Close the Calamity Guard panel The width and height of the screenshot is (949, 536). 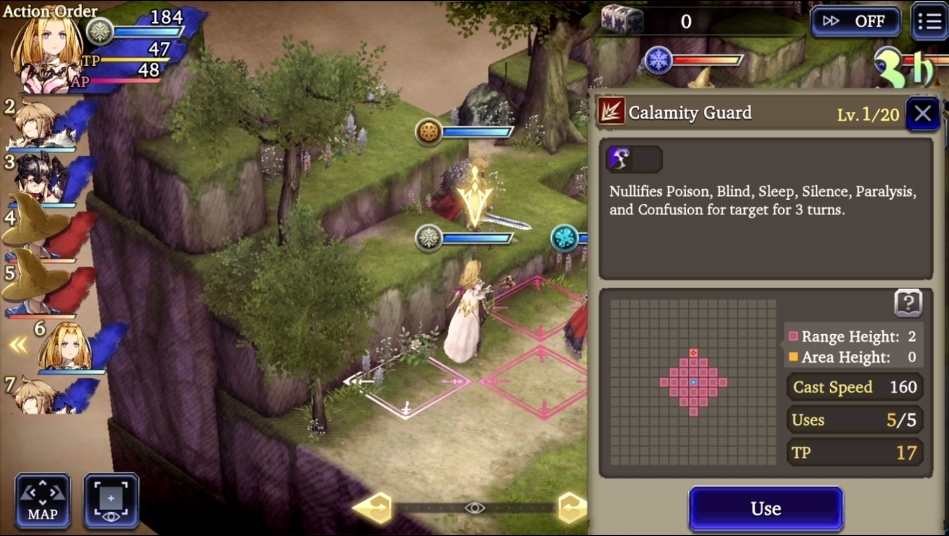pyautogui.click(x=922, y=113)
